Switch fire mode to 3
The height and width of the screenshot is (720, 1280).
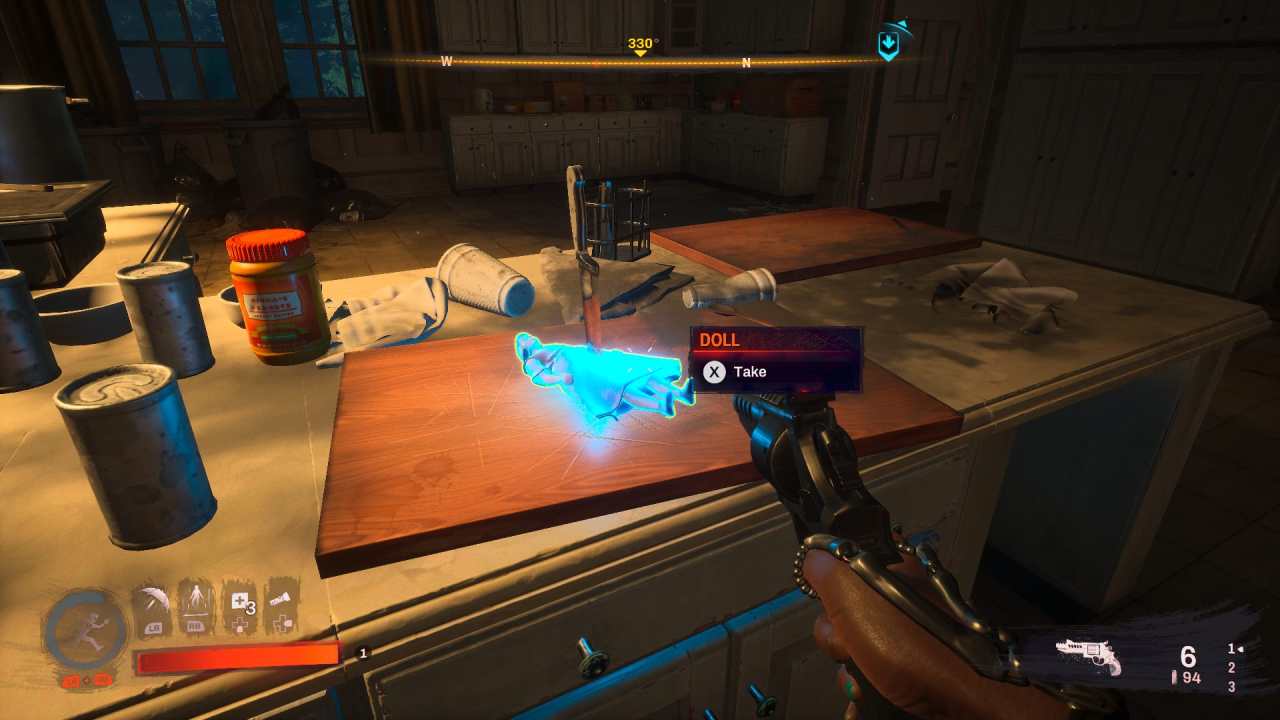[1232, 686]
